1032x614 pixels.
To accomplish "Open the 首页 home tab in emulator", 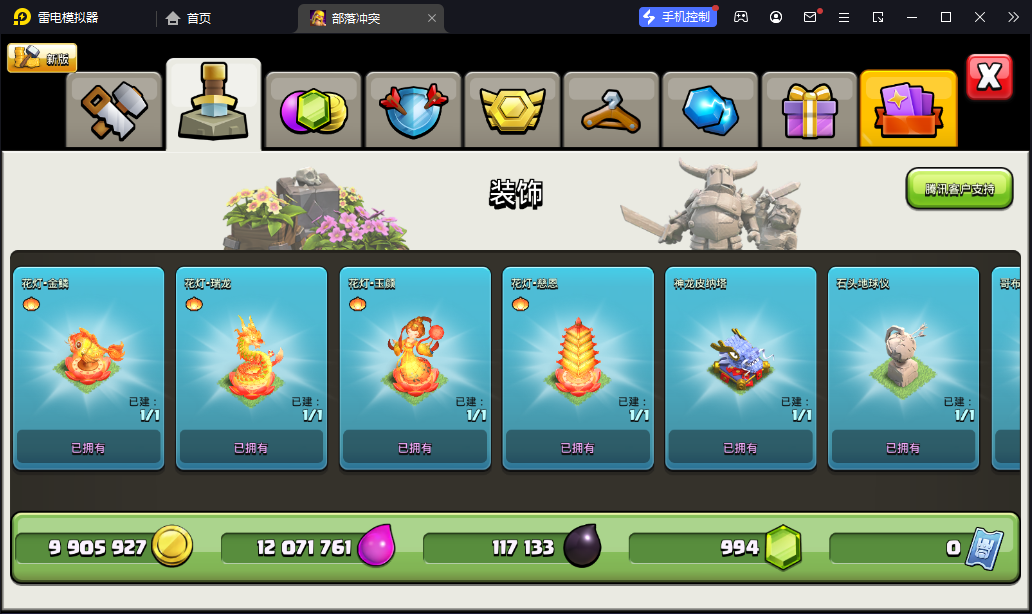I will (188, 17).
